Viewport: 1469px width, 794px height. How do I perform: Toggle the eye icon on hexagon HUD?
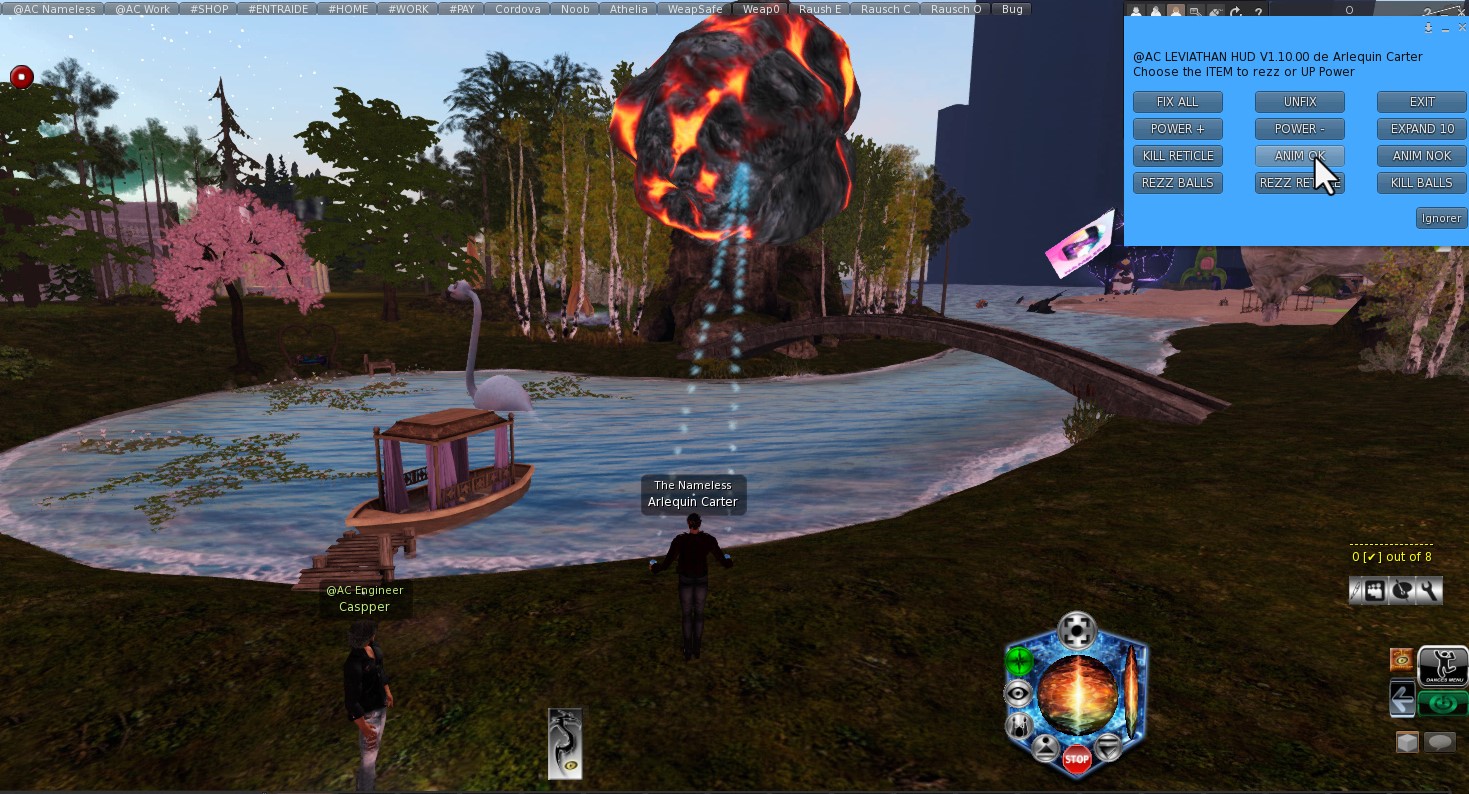(1018, 693)
